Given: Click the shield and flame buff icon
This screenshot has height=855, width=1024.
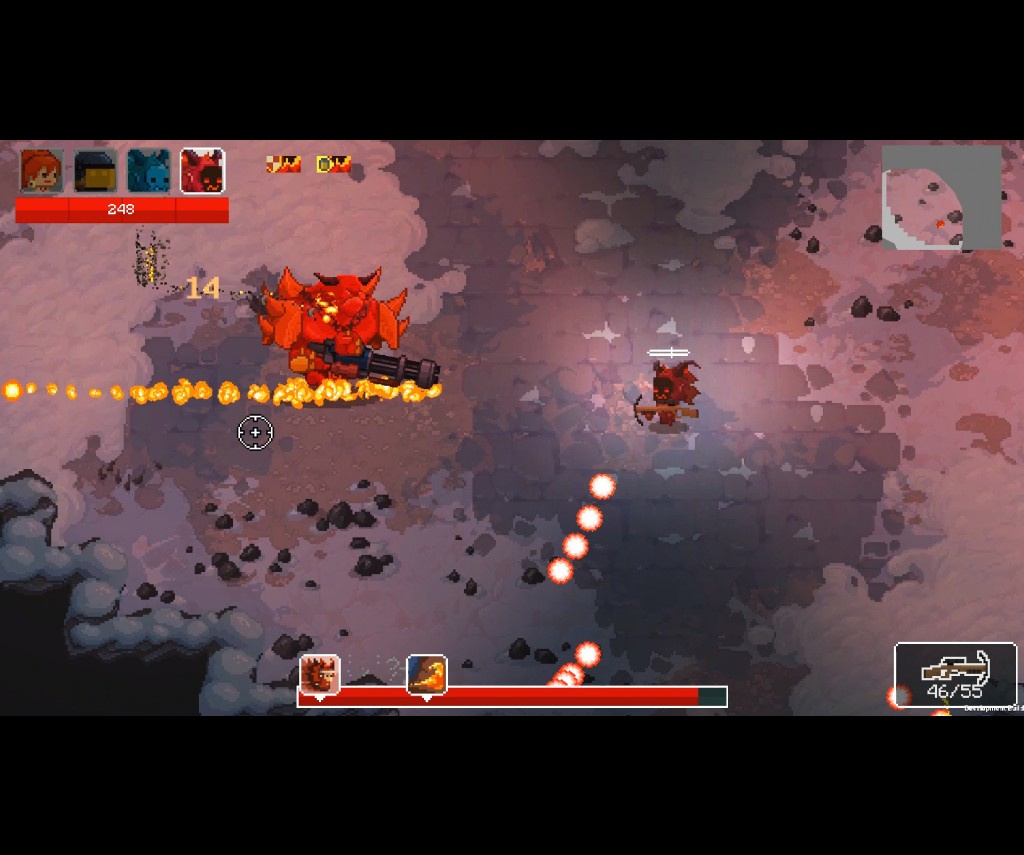Looking at the screenshot, I should [283, 164].
